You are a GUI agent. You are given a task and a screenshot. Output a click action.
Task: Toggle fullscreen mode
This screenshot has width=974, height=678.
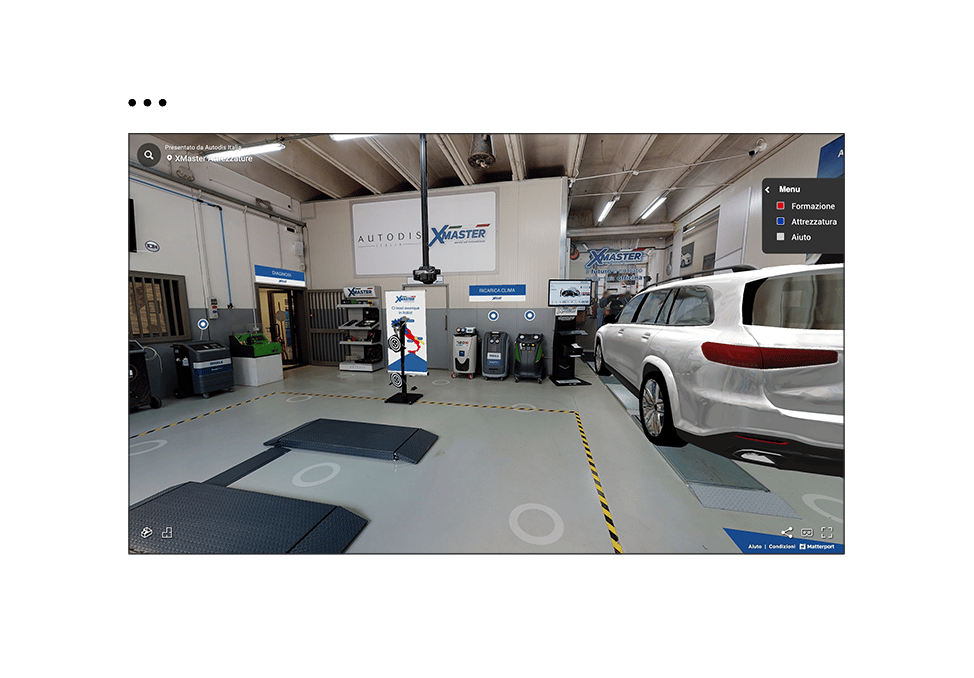827,533
